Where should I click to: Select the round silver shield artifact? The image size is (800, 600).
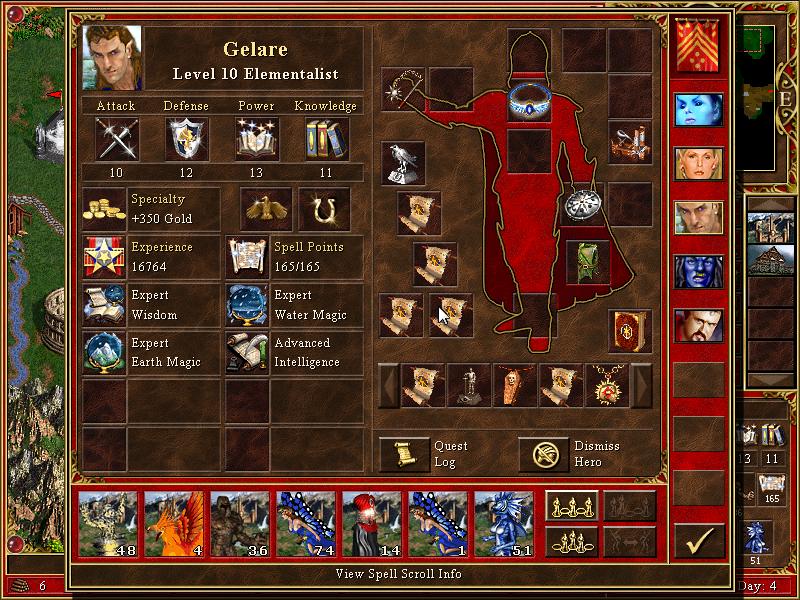tap(580, 205)
